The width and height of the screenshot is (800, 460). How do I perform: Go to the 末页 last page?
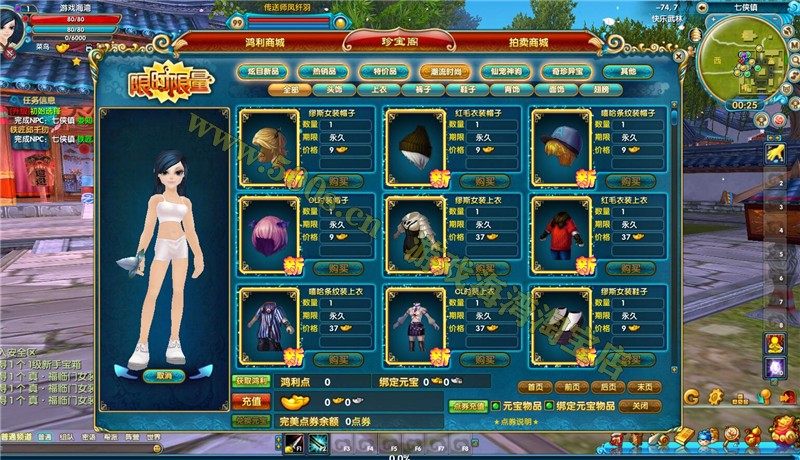pyautogui.click(x=643, y=387)
